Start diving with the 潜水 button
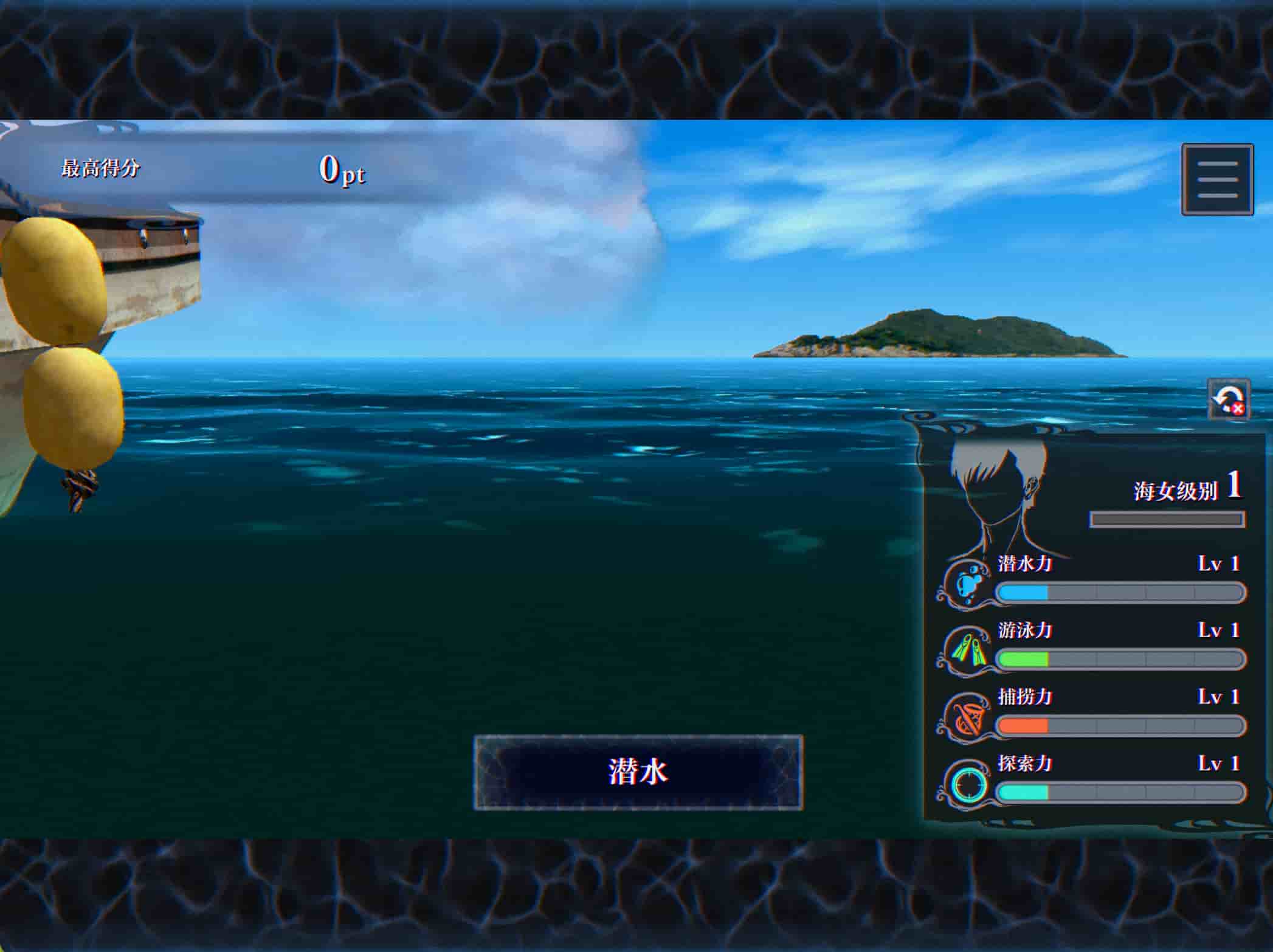Viewport: 1273px width, 952px height. (x=638, y=772)
